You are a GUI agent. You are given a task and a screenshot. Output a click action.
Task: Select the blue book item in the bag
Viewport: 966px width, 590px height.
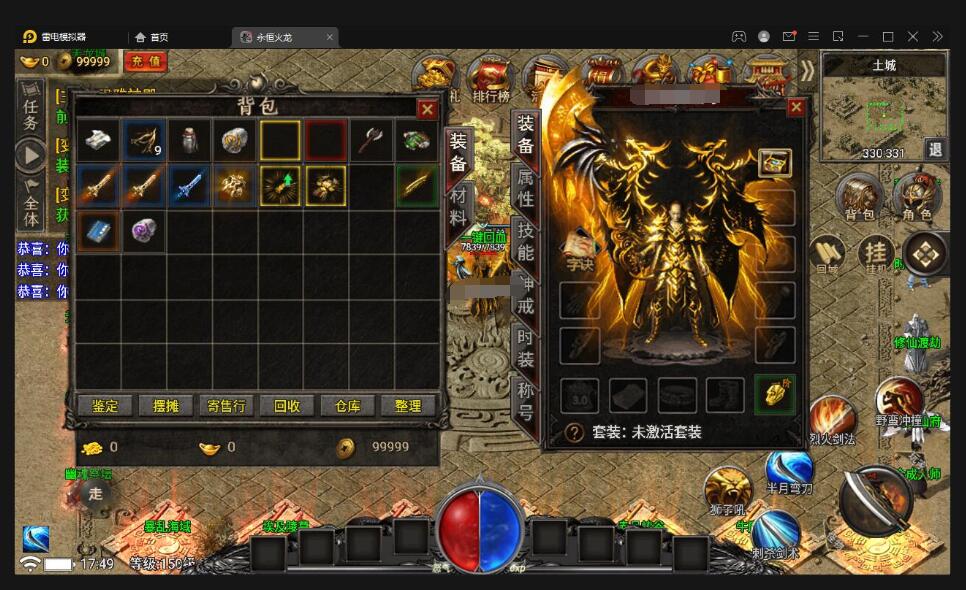[97, 229]
